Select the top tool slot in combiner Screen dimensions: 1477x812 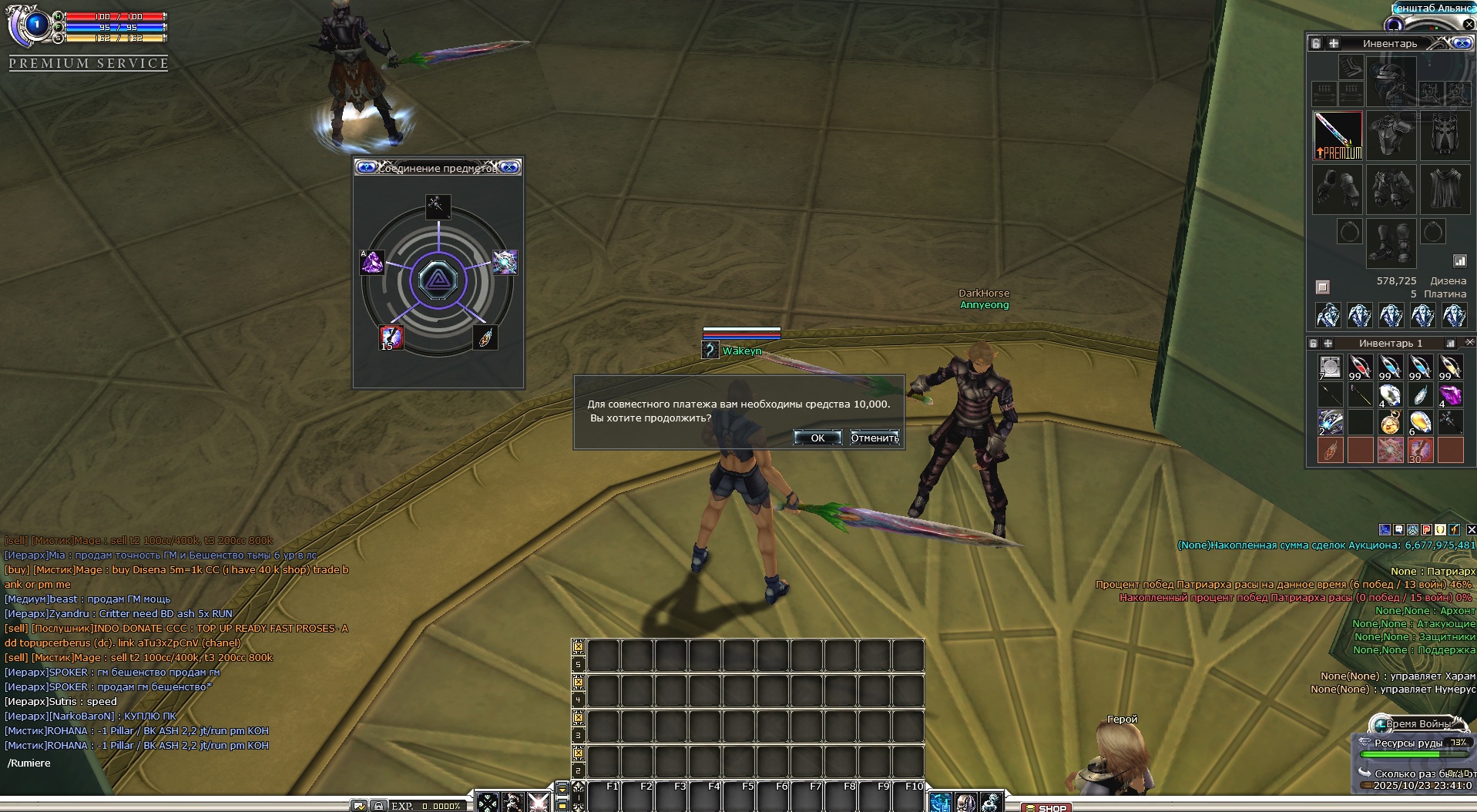438,206
